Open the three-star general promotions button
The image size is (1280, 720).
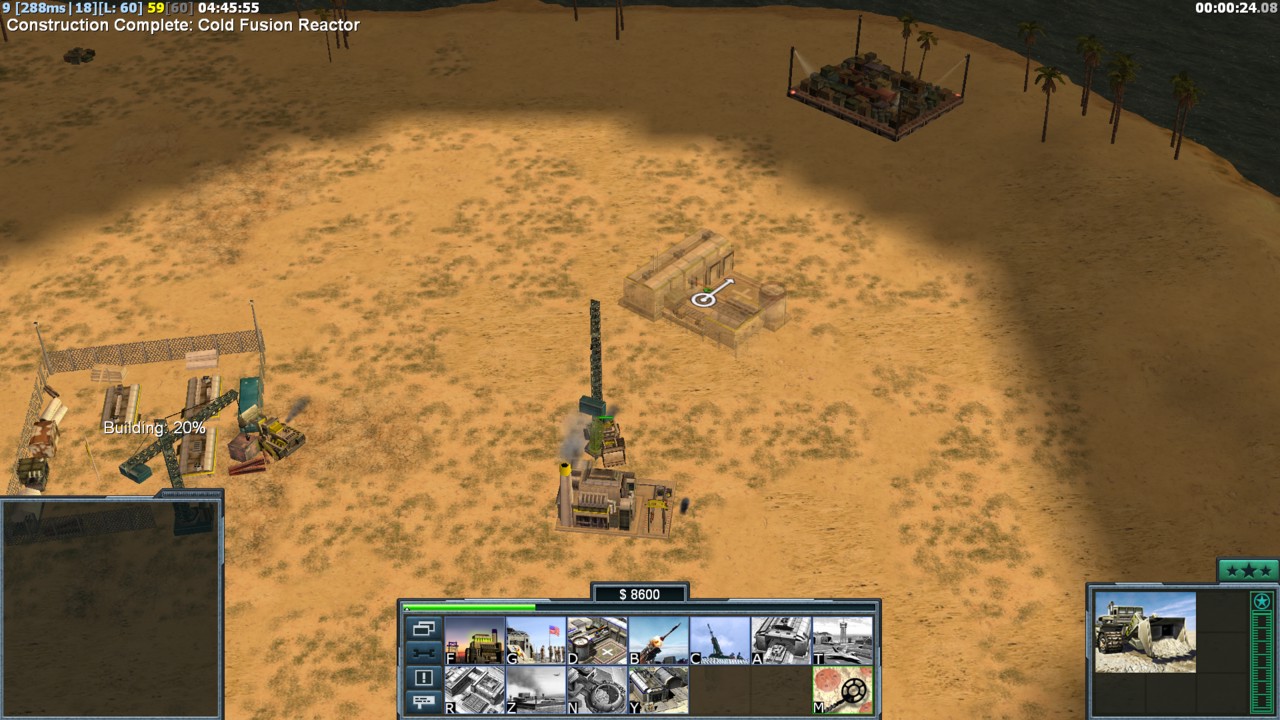point(1247,571)
